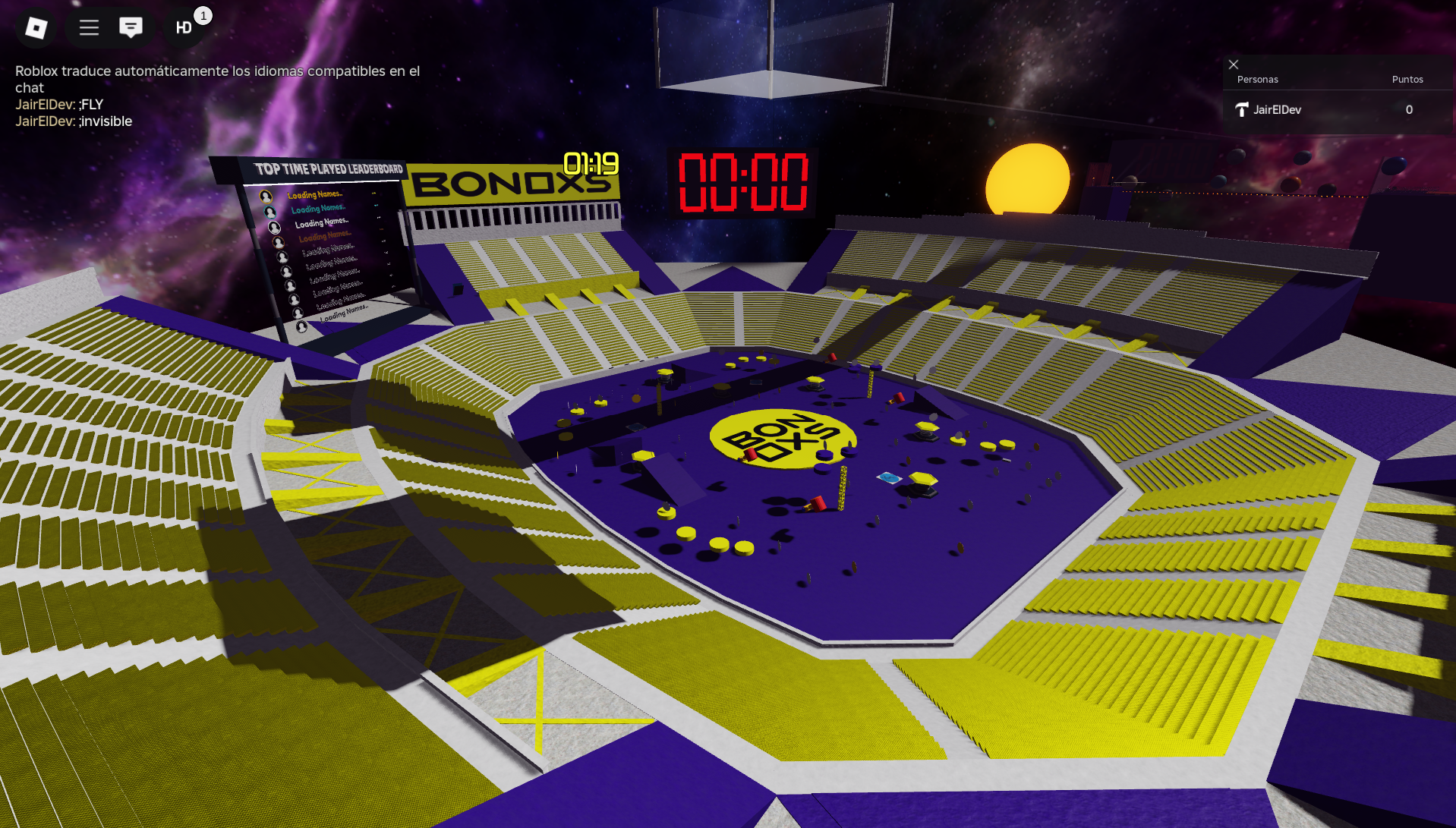Open the HD Admin panel
Image resolution: width=1456 pixels, height=828 pixels.
tap(184, 28)
